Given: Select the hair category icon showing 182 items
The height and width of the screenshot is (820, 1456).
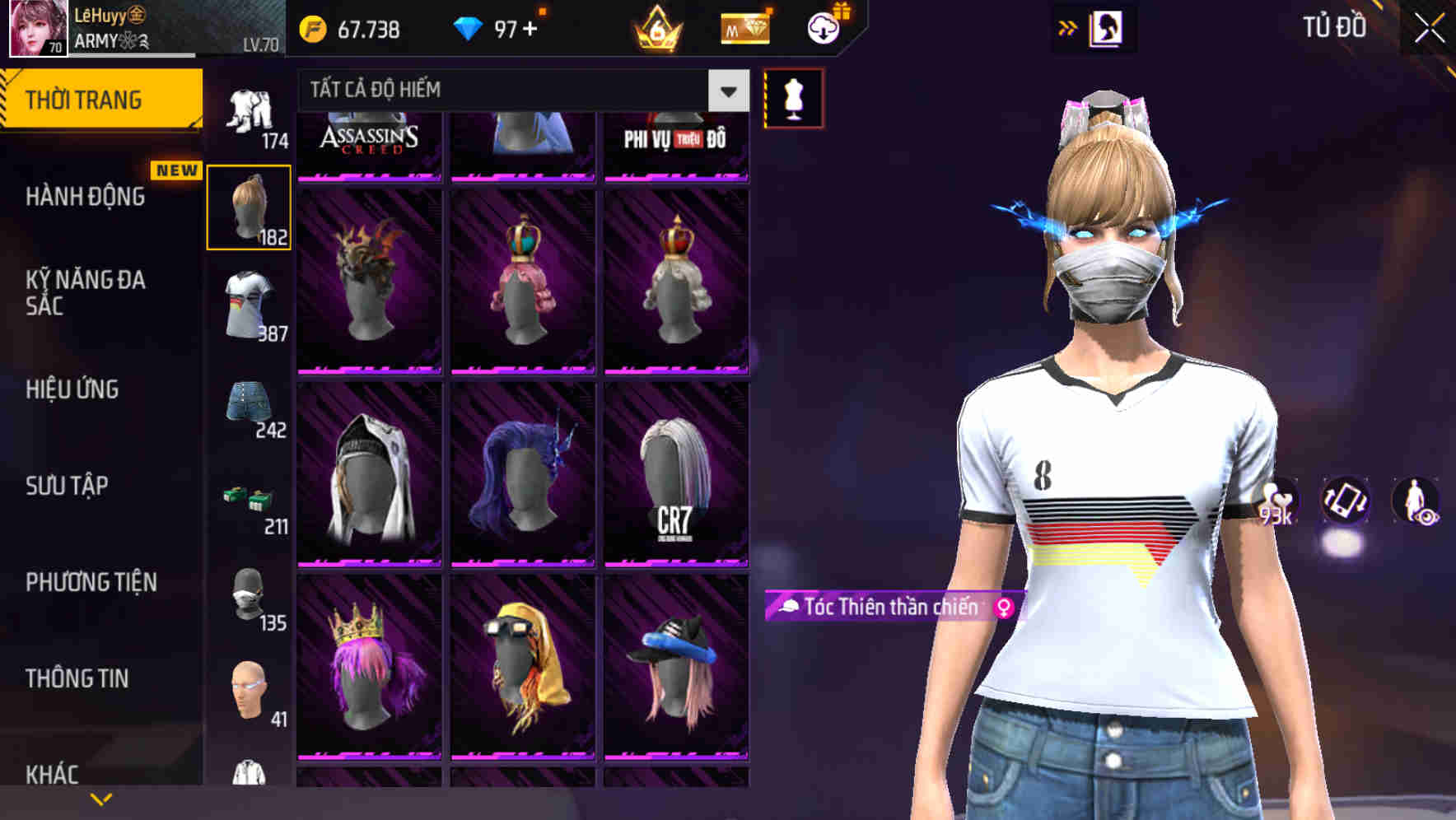Looking at the screenshot, I should click(x=249, y=206).
